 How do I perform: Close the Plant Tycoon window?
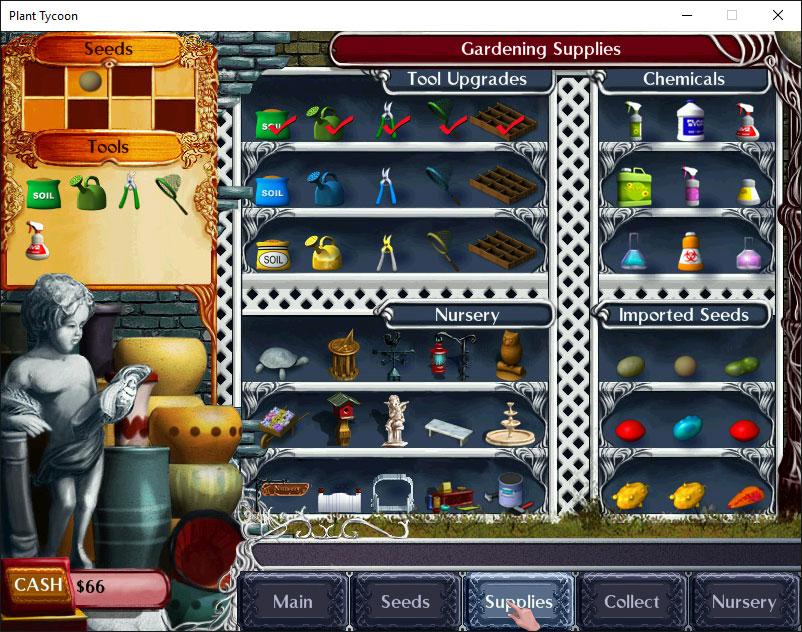pos(778,15)
